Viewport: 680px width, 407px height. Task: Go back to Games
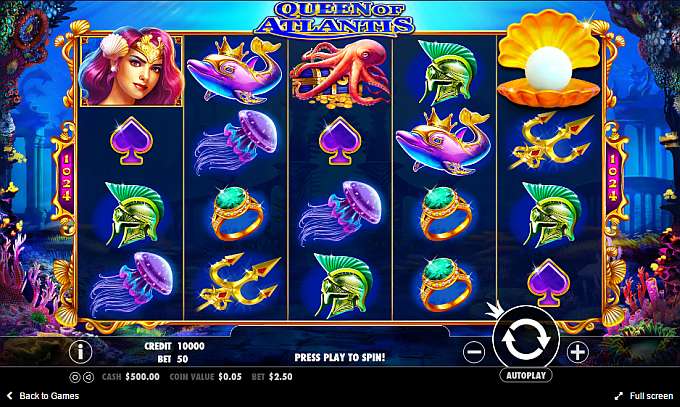click(x=42, y=396)
